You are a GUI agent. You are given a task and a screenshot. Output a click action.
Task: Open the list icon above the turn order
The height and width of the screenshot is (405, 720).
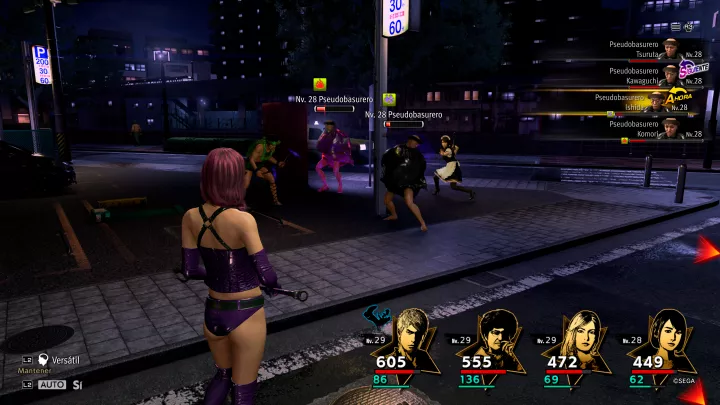click(x=676, y=26)
